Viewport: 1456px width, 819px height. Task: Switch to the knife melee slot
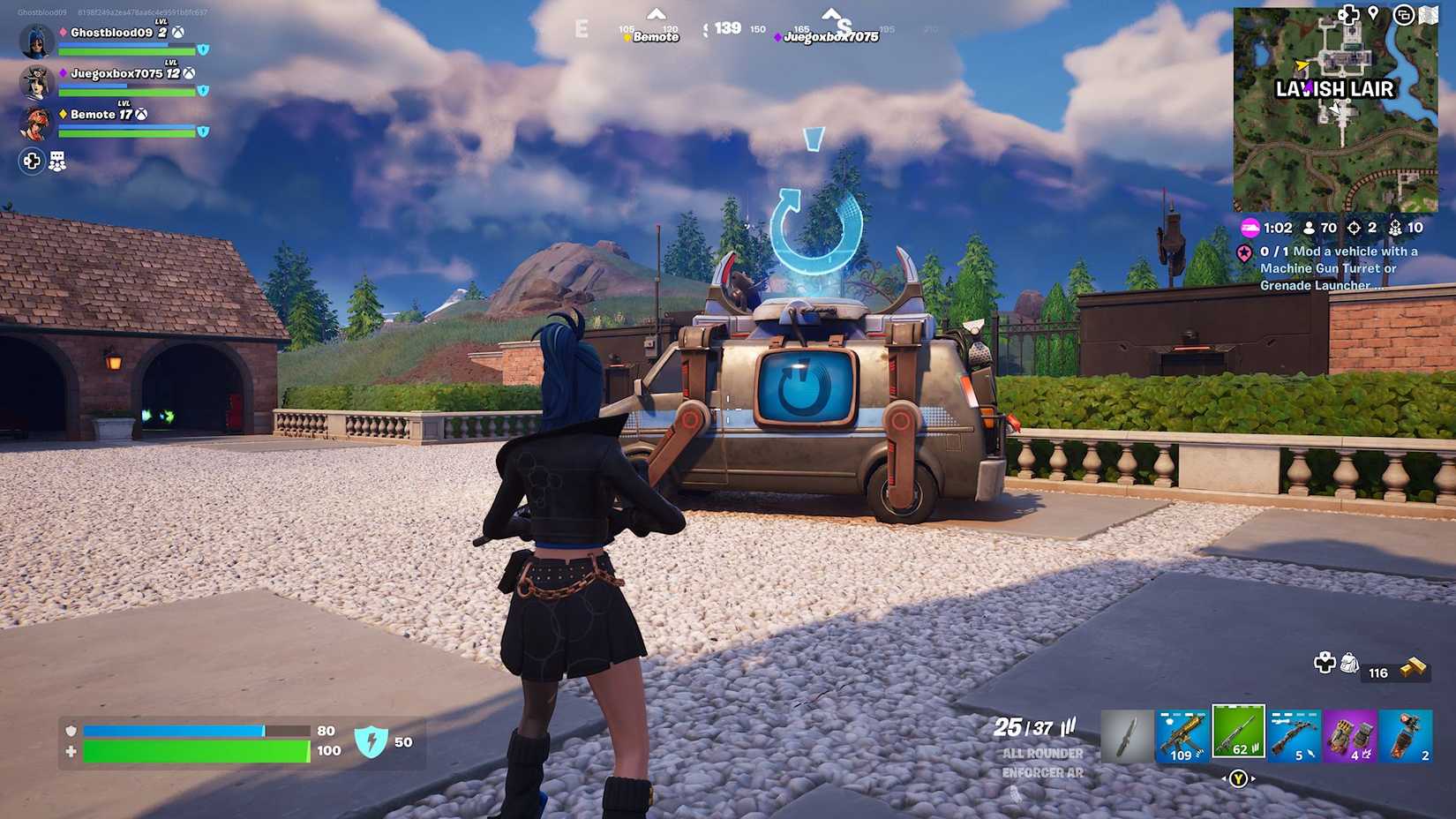tap(1126, 735)
